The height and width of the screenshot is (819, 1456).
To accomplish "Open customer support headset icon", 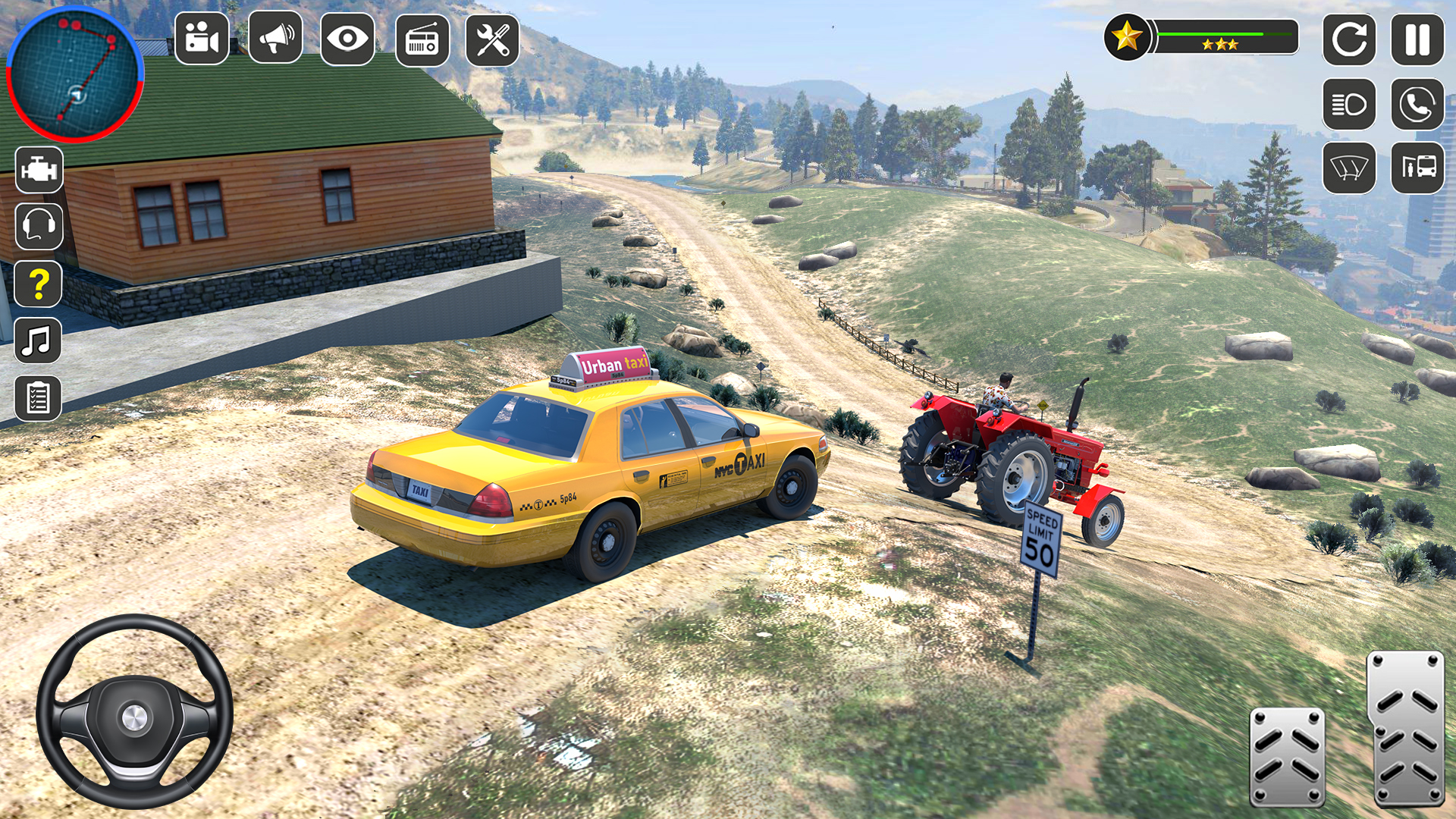I will pyautogui.click(x=39, y=225).
